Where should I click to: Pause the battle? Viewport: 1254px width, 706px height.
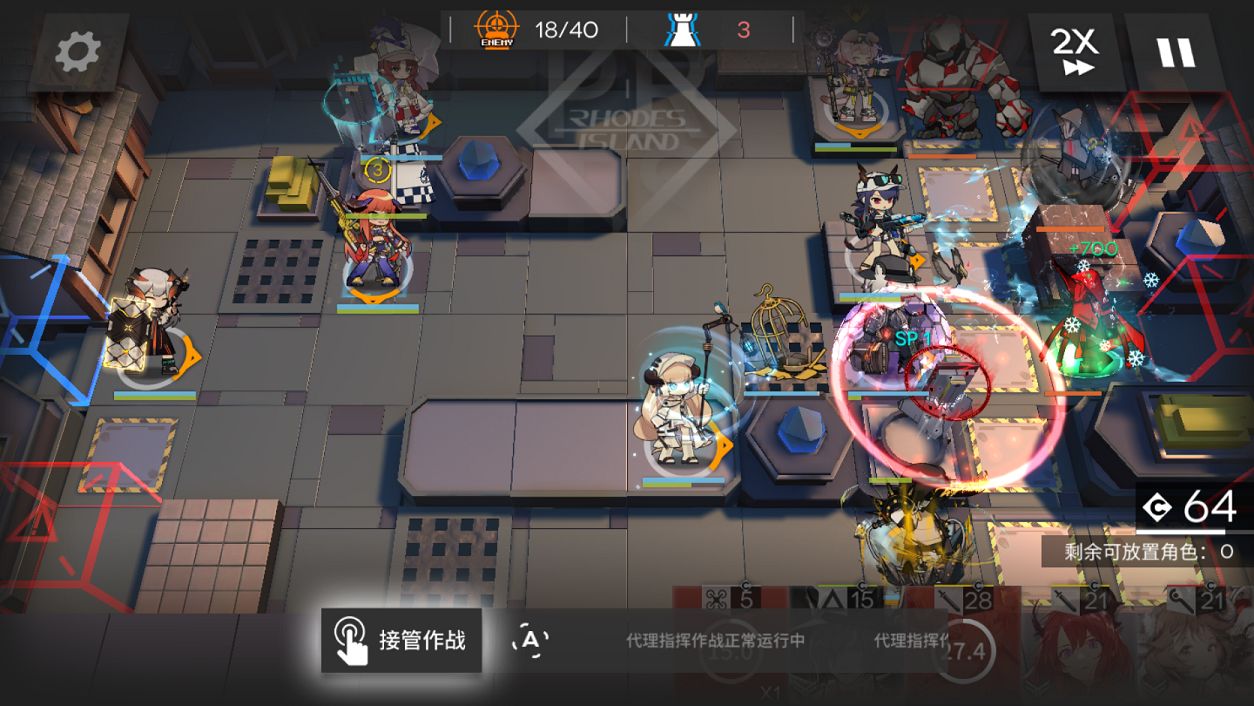point(1176,52)
